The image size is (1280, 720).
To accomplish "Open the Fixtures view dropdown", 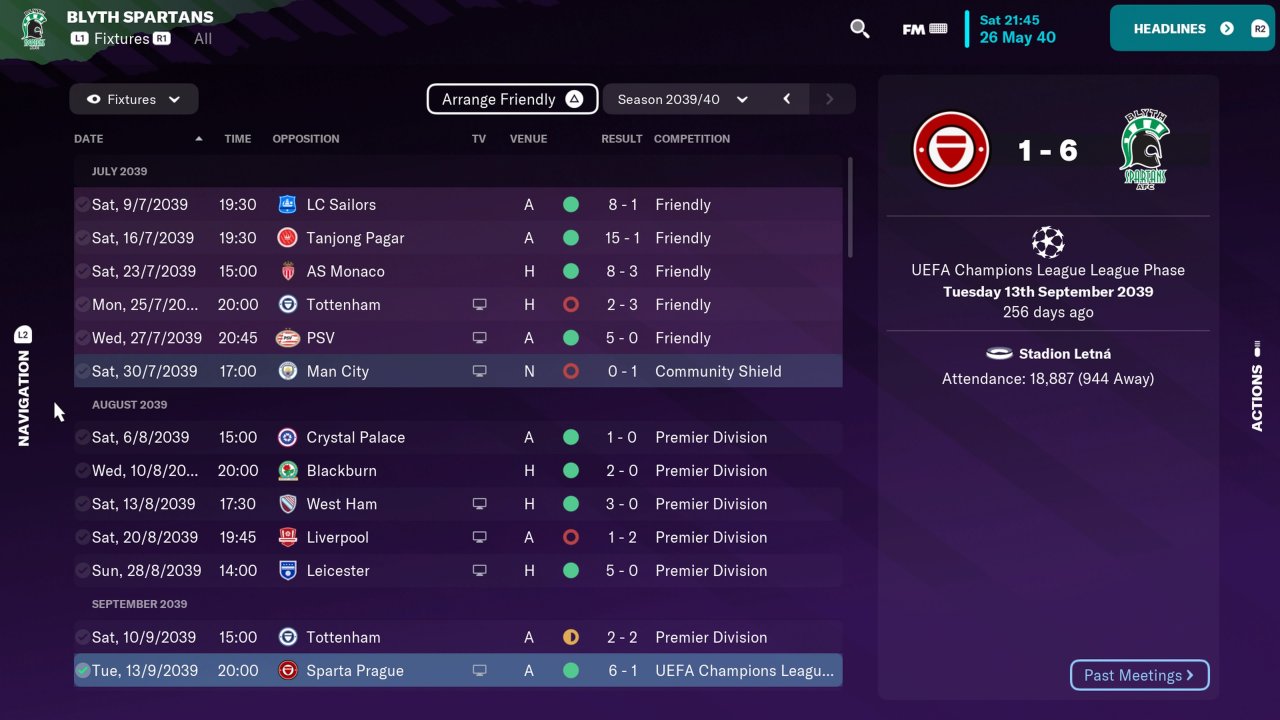I will pyautogui.click(x=134, y=99).
